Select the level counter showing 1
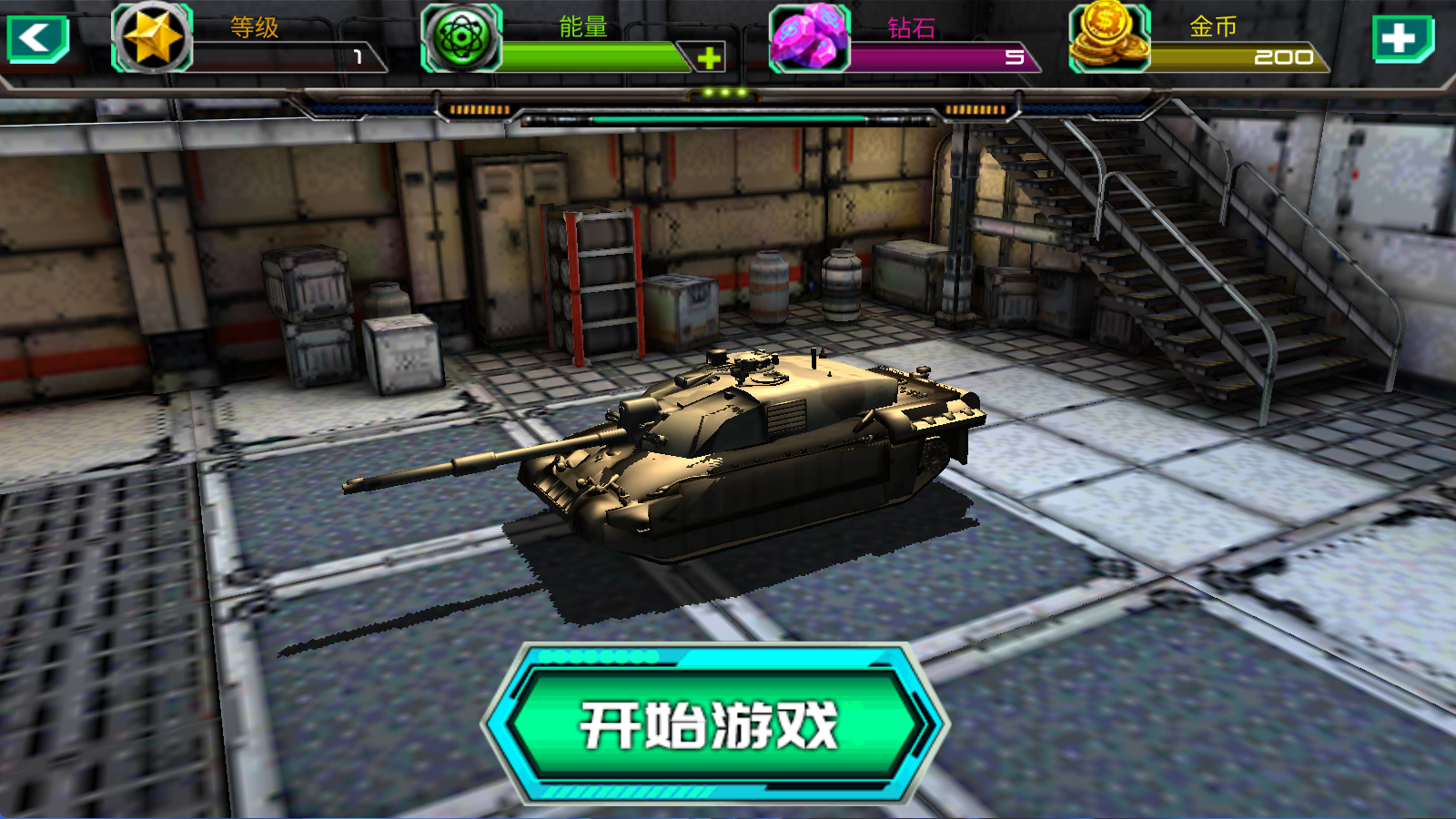The width and height of the screenshot is (1456, 819). pos(359,58)
